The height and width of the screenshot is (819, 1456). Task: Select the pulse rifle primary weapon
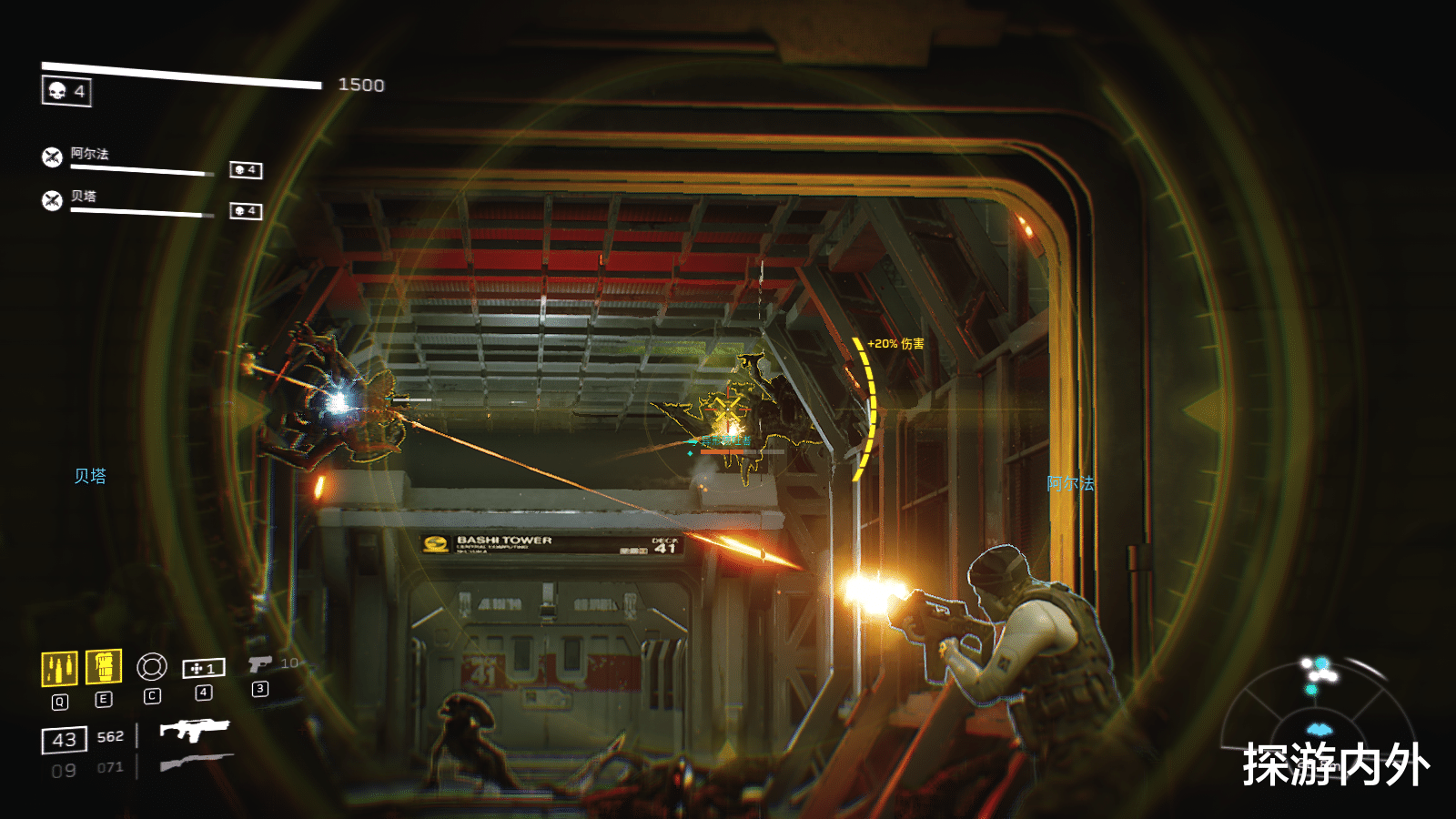pyautogui.click(x=194, y=730)
